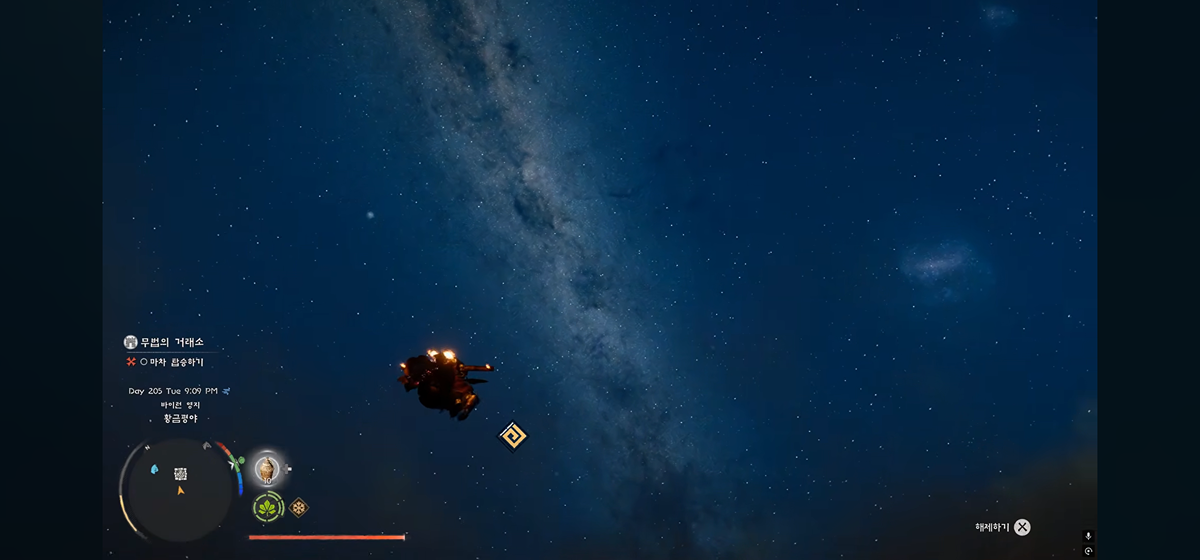Select the '무법의 거래소' quest tracker
The width and height of the screenshot is (1200, 560).
172,342
